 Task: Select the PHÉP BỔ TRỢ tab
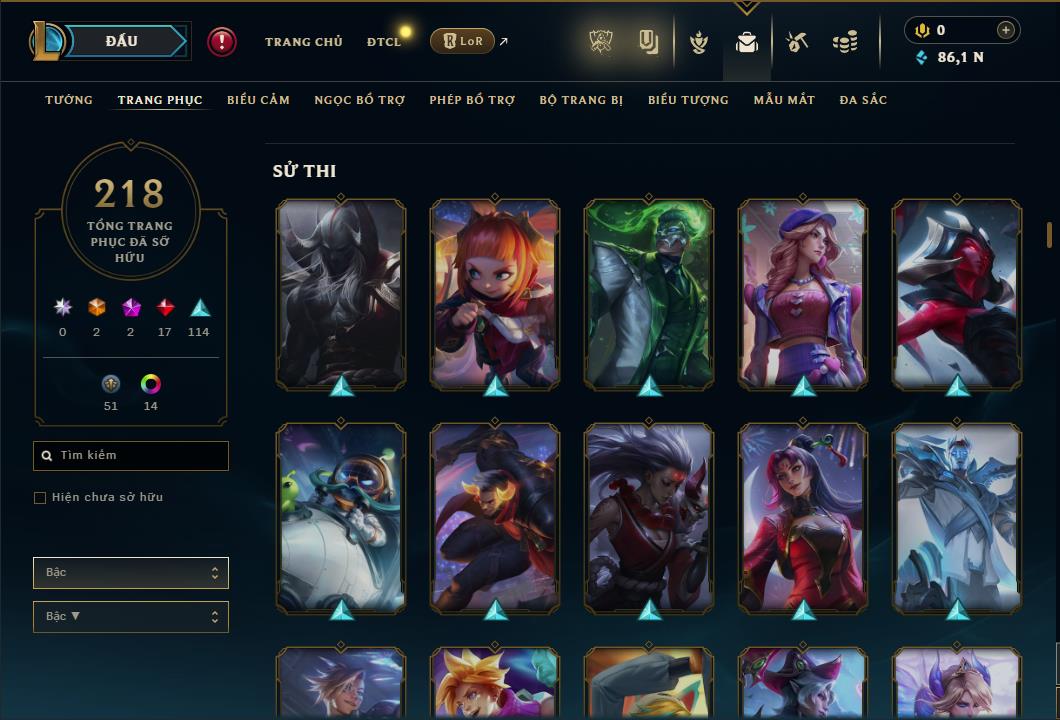click(472, 100)
